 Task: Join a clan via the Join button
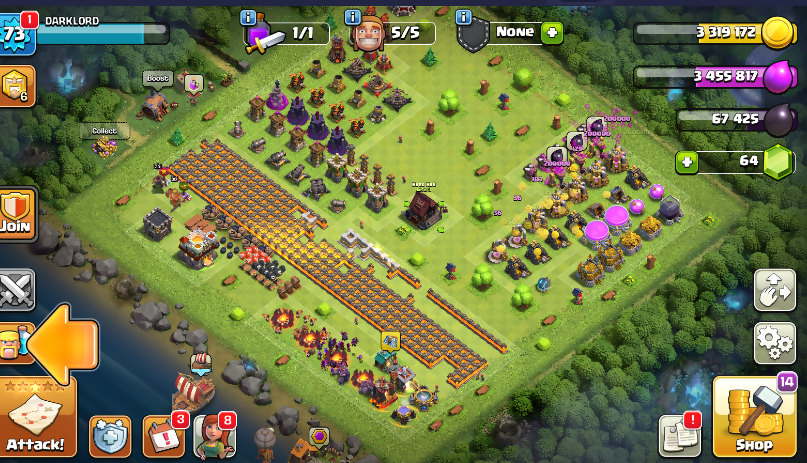click(17, 211)
